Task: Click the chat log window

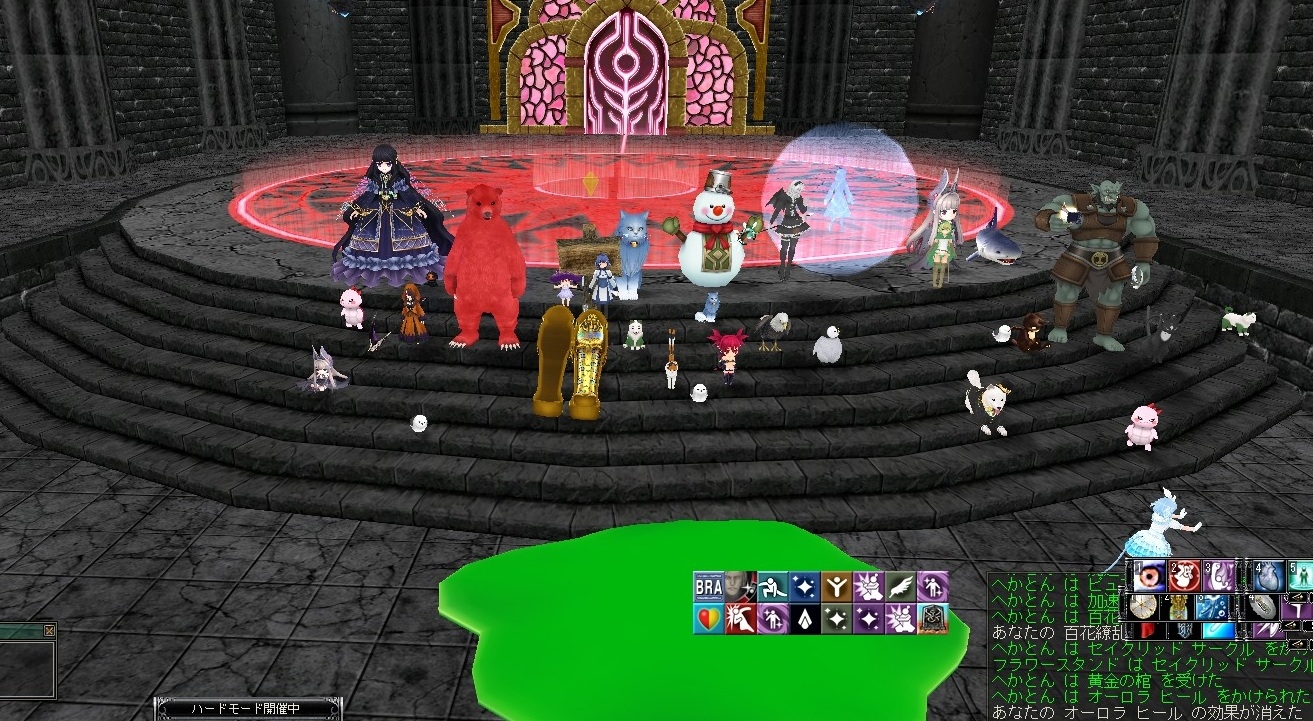Action: pyautogui.click(x=1150, y=680)
